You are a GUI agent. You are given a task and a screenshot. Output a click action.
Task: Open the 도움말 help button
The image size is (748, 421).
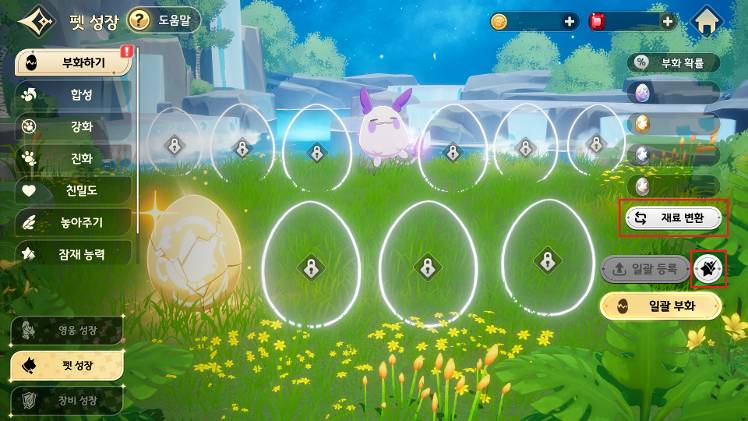pos(164,20)
